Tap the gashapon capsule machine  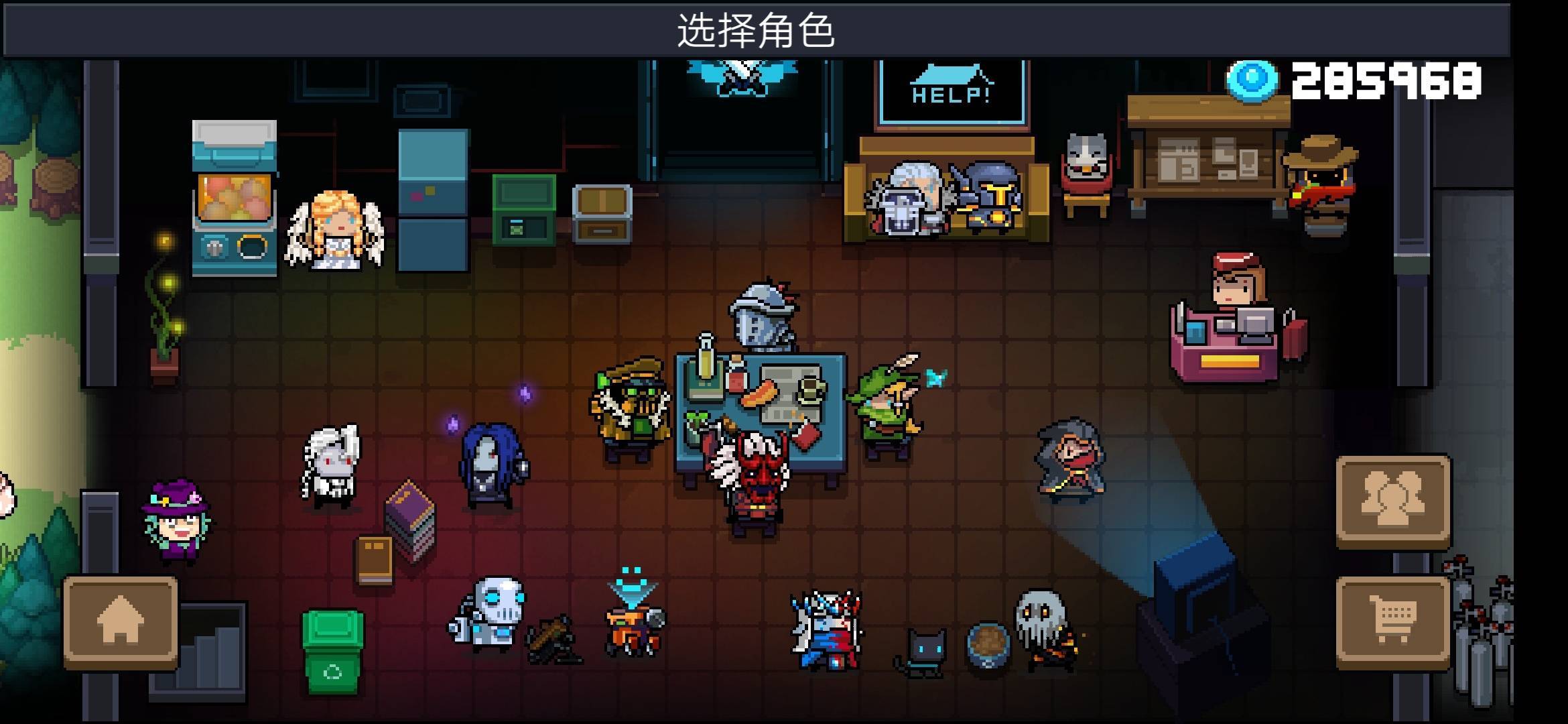click(235, 194)
